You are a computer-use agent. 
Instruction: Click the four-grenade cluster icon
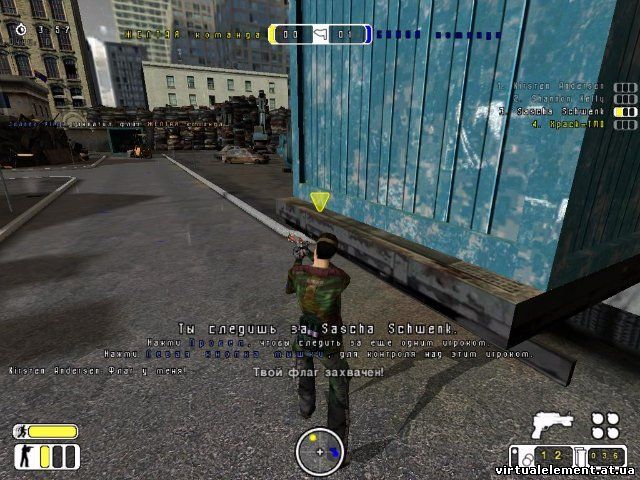(604, 426)
